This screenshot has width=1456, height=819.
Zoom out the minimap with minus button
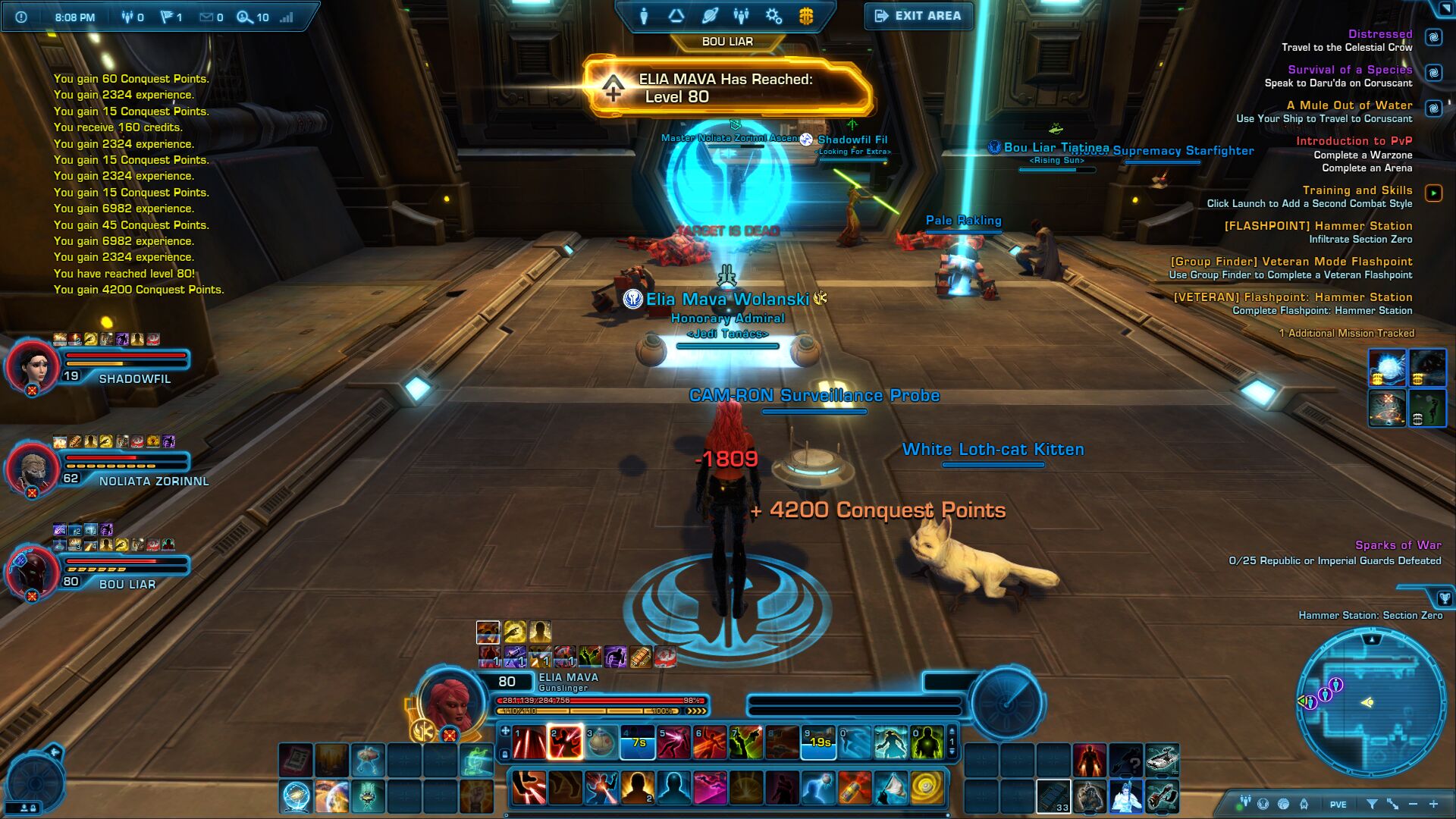1413,804
